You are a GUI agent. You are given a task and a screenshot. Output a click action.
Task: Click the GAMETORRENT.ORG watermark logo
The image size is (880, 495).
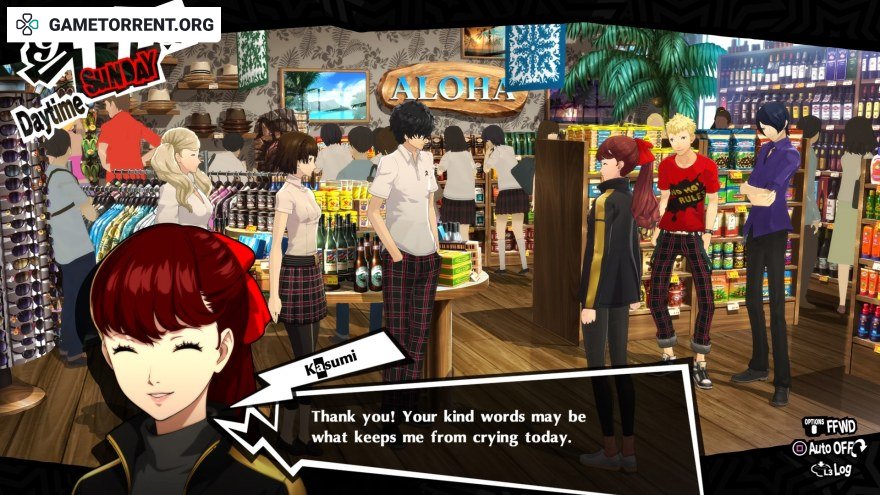click(x=113, y=23)
